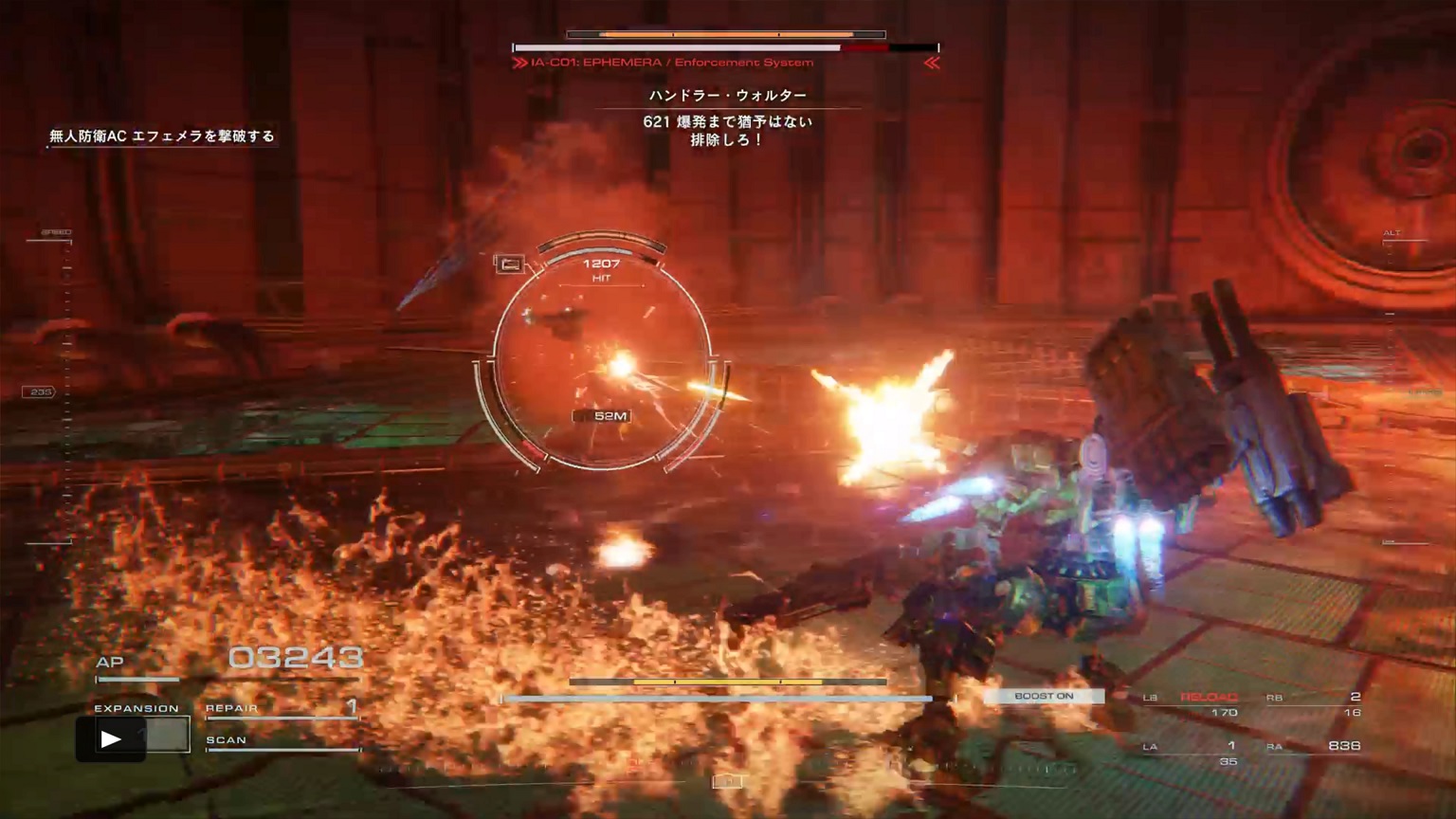Select the RB right-shoulder weapon slot
Viewport: 1456px width, 819px height.
click(1314, 703)
